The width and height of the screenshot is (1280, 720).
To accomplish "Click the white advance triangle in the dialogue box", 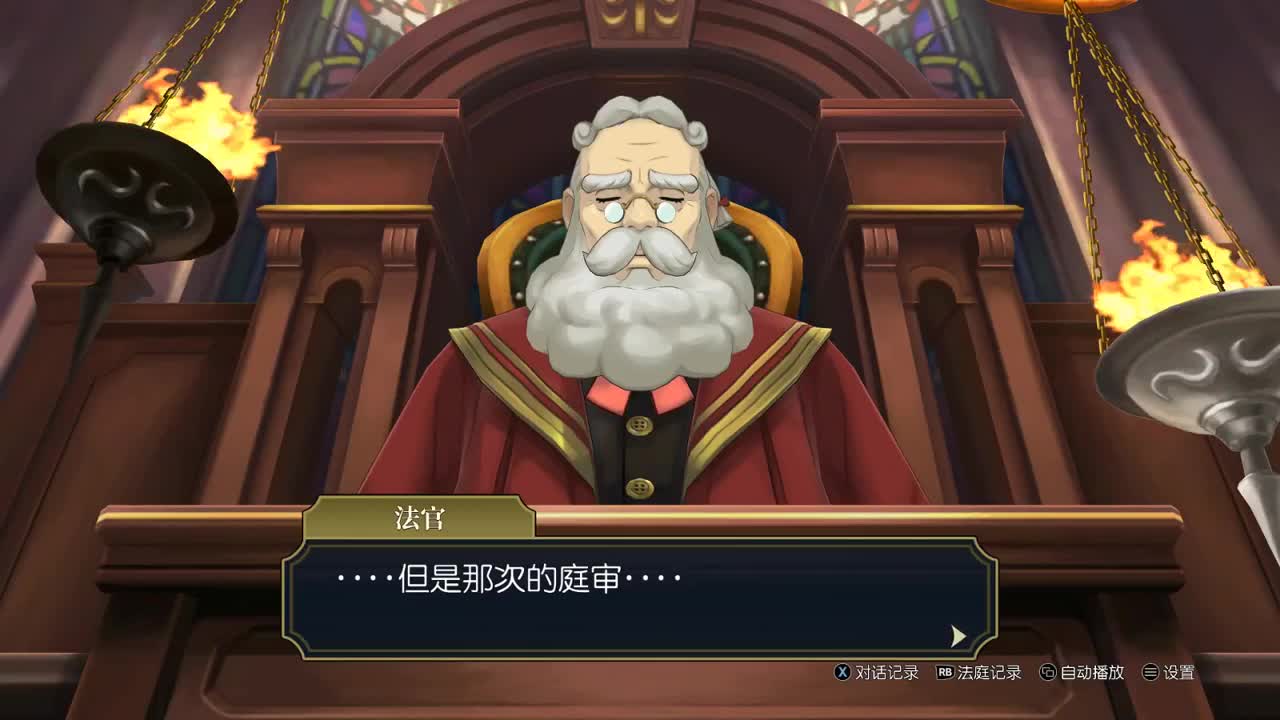I will 958,636.
